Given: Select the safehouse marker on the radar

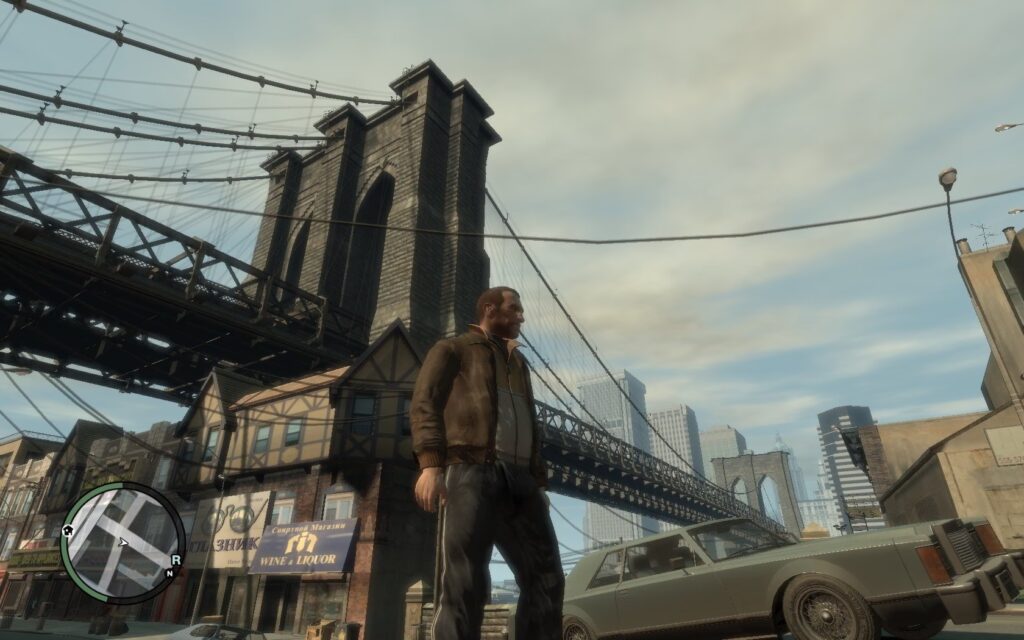Looking at the screenshot, I should (69, 530).
